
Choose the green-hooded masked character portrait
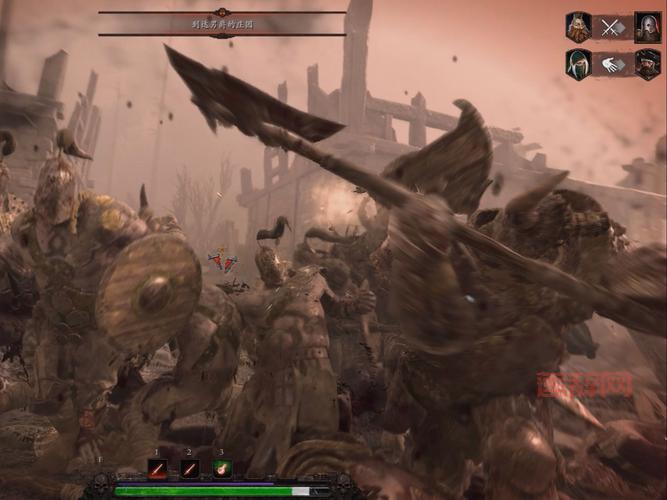coord(578,65)
